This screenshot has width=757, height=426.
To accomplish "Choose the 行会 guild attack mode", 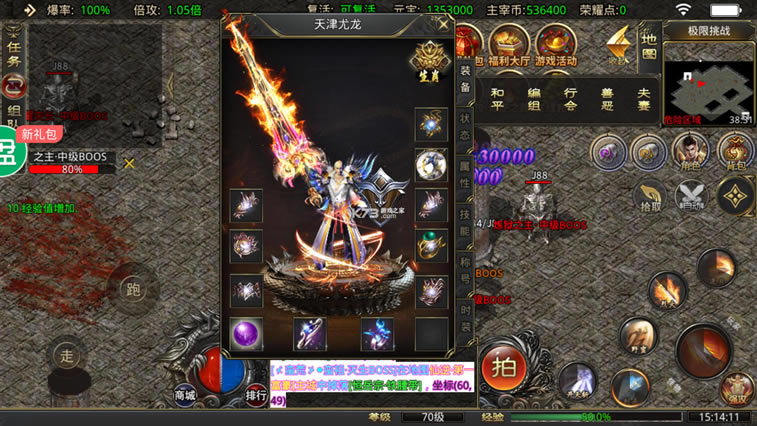I will point(571,98).
